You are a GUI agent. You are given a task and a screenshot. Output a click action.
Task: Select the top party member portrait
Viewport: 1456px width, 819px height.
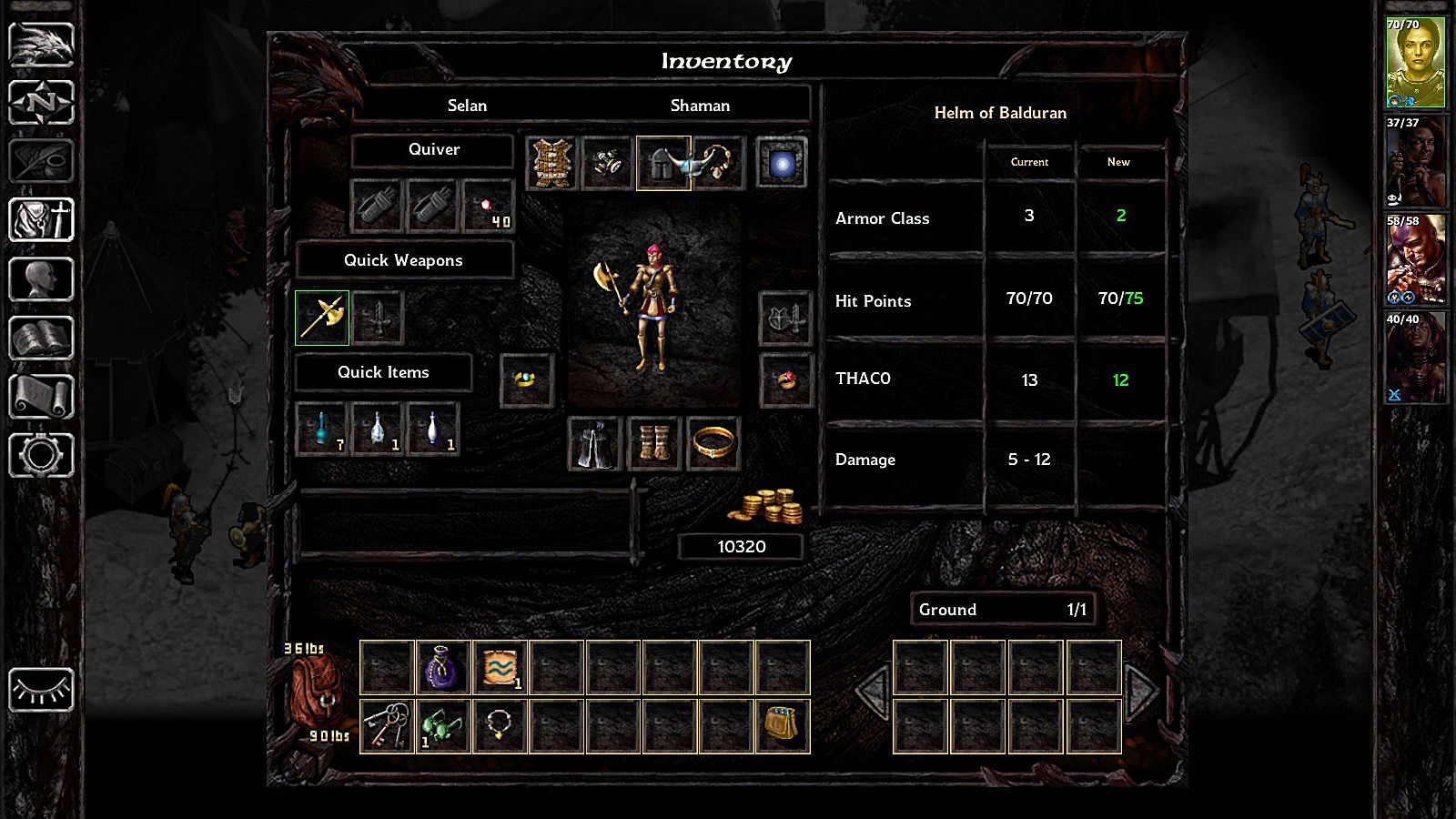point(1415,62)
